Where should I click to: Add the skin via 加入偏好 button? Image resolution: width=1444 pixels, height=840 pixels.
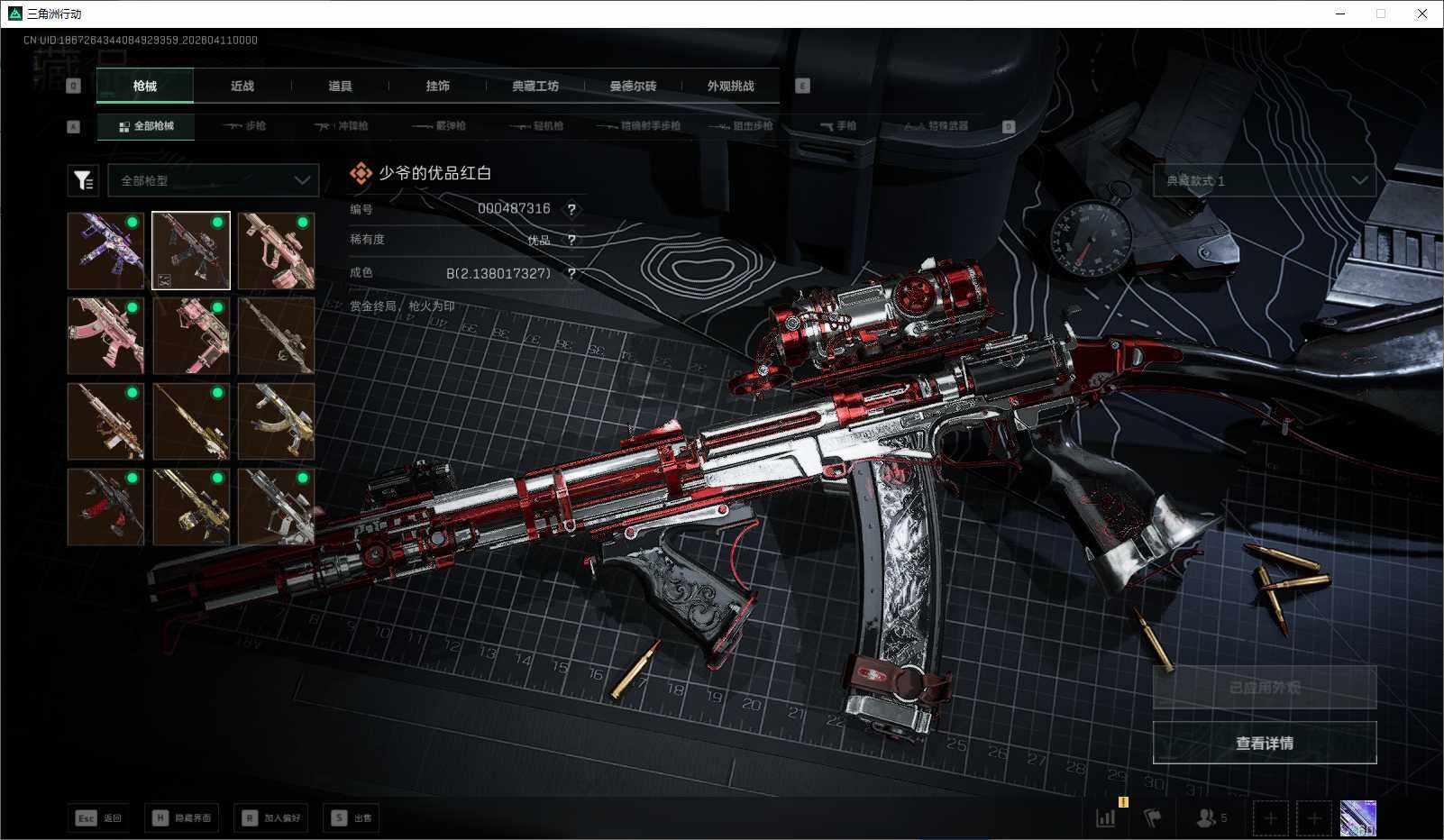[x=270, y=817]
